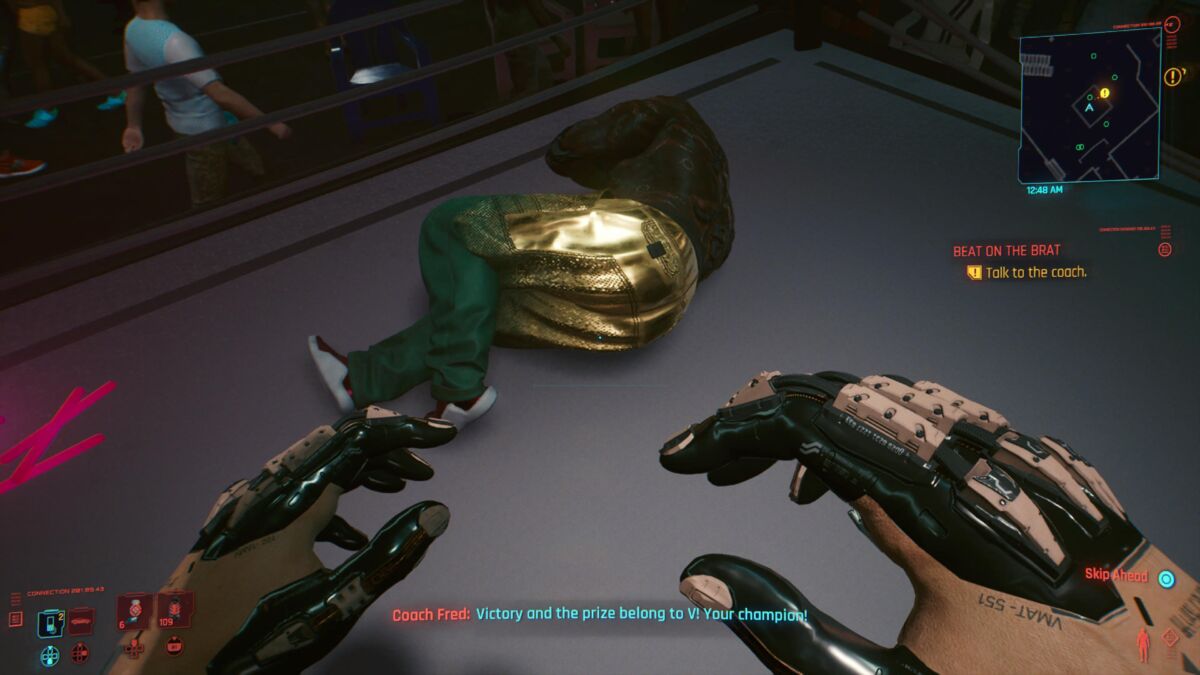Click the round red journal icon beside the quest tracker
Image resolution: width=1200 pixels, height=675 pixels.
pyautogui.click(x=1165, y=250)
